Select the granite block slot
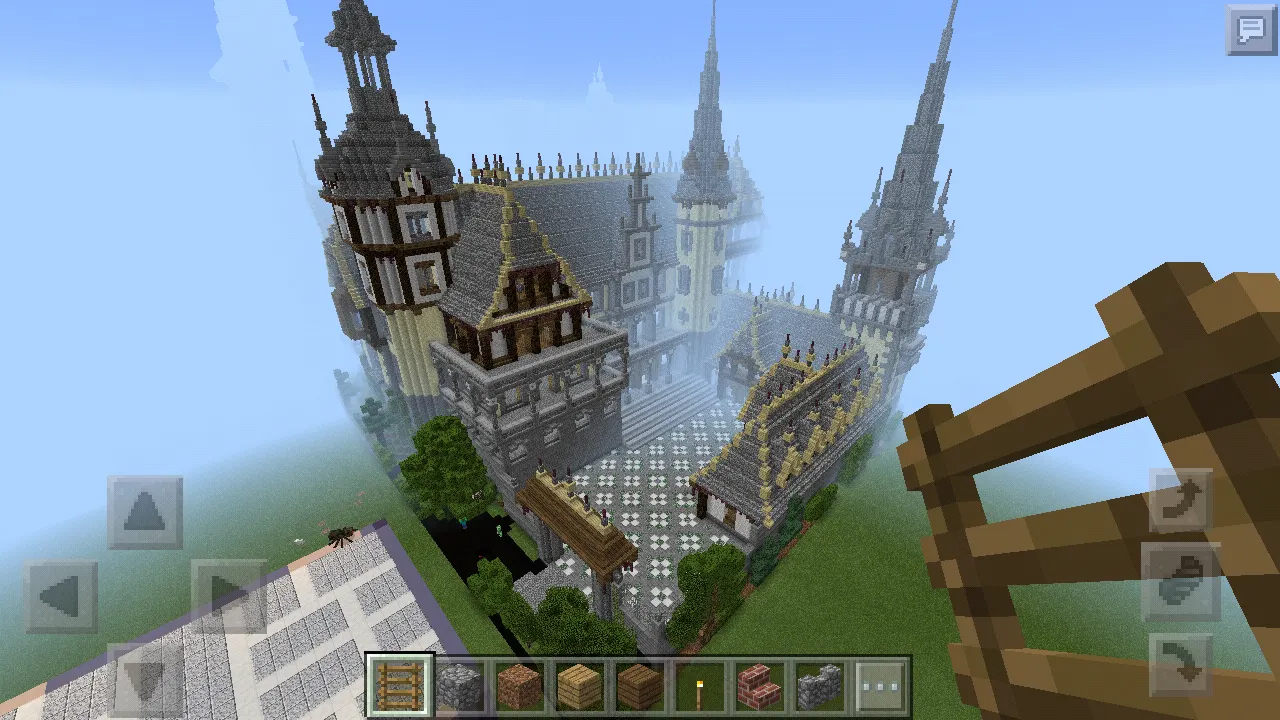The image size is (1280, 720). (520, 686)
